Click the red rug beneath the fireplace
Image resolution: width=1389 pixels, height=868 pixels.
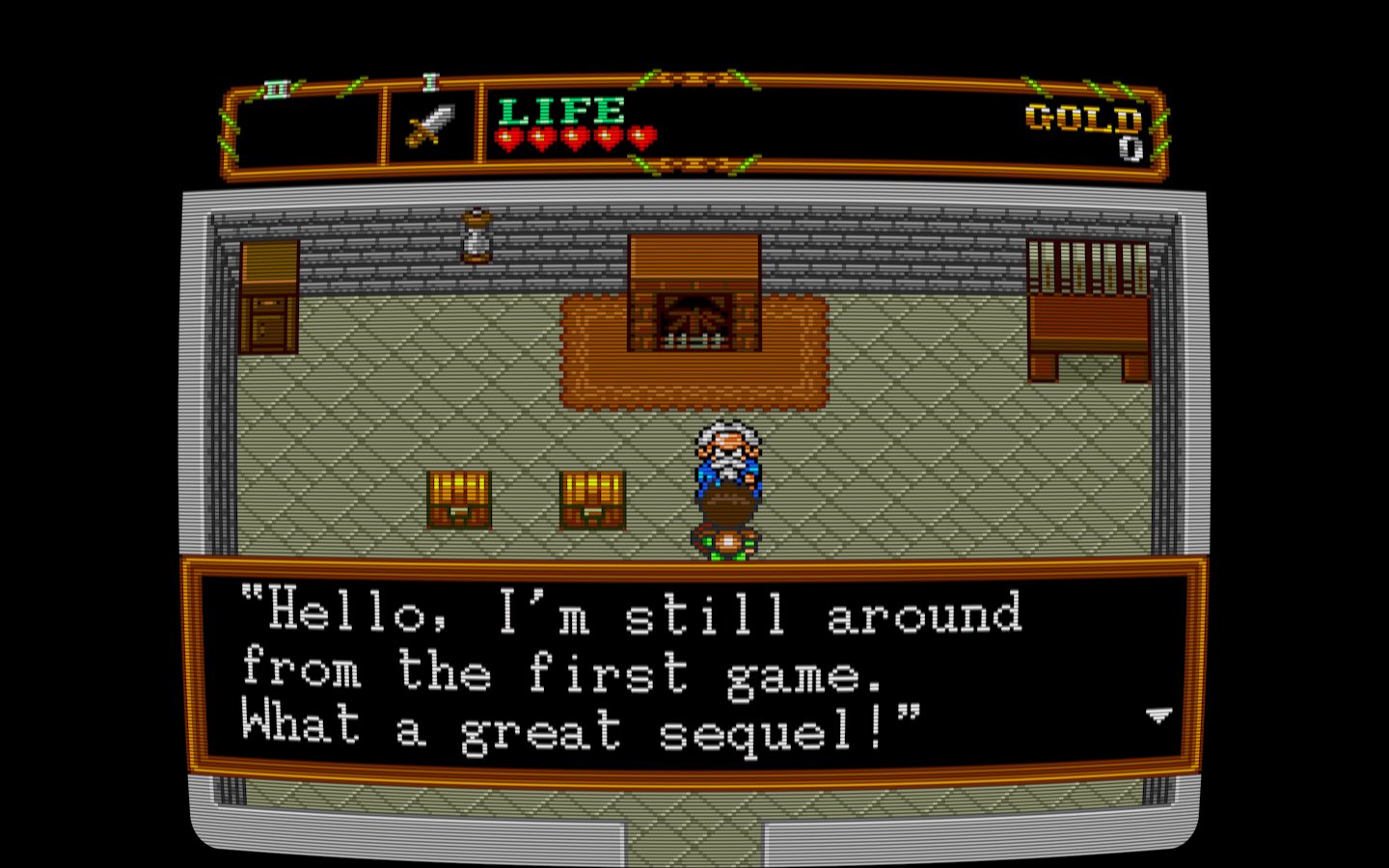pos(694,381)
